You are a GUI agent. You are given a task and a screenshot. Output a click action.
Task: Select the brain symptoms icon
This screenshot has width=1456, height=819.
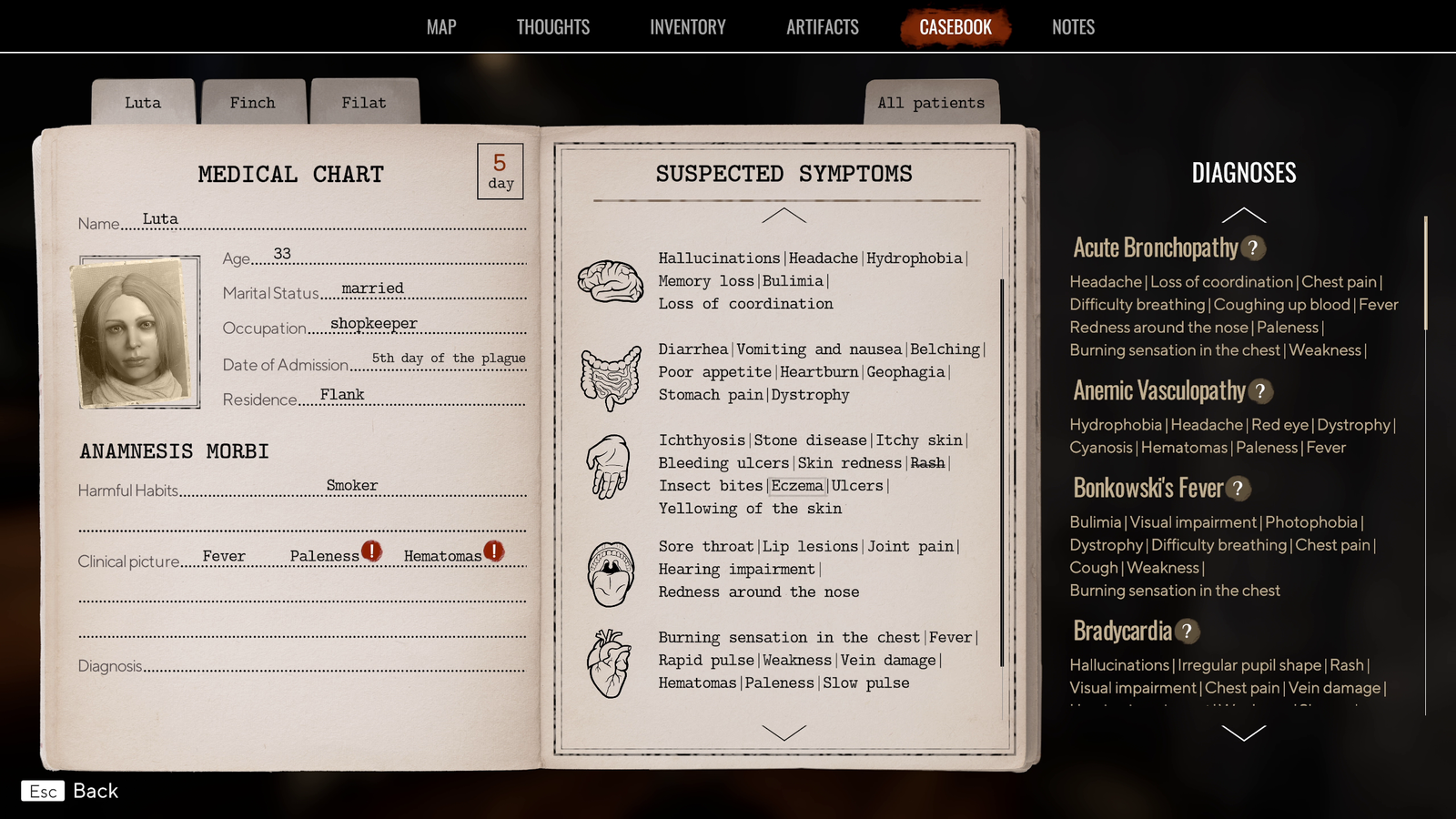tap(612, 280)
